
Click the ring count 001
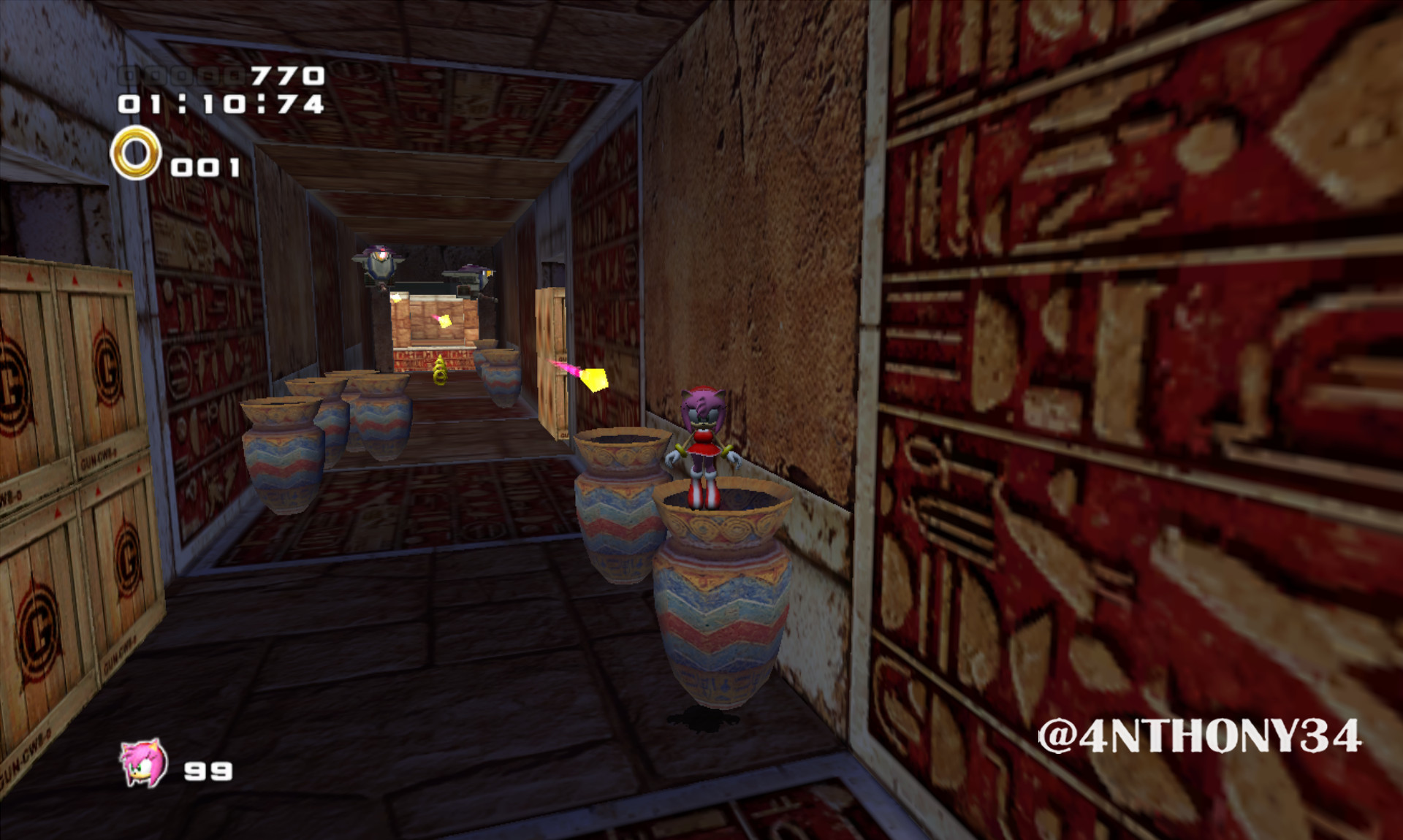tap(205, 167)
